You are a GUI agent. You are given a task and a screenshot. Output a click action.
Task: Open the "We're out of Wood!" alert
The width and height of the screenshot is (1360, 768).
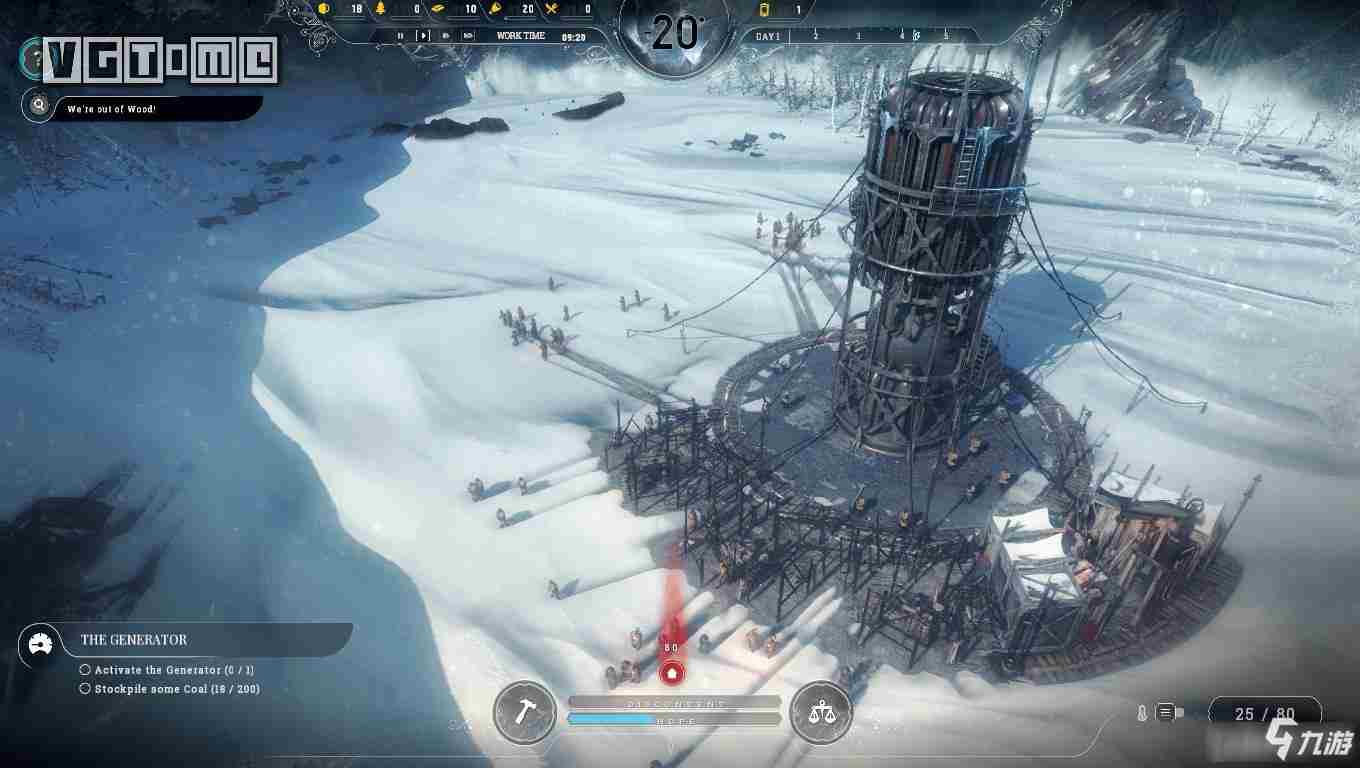point(111,108)
